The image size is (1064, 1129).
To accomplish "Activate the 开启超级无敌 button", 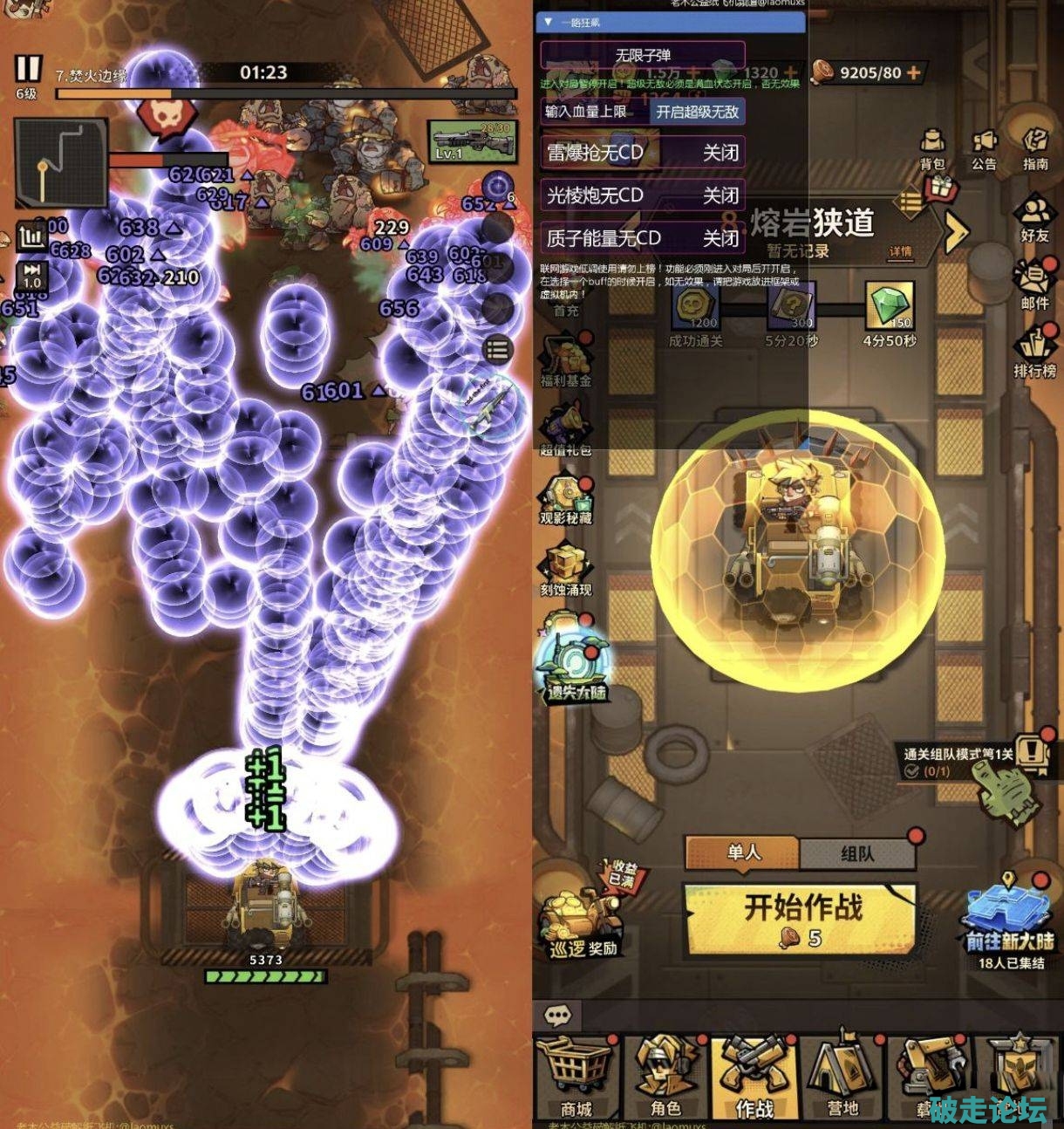I will 697,112.
